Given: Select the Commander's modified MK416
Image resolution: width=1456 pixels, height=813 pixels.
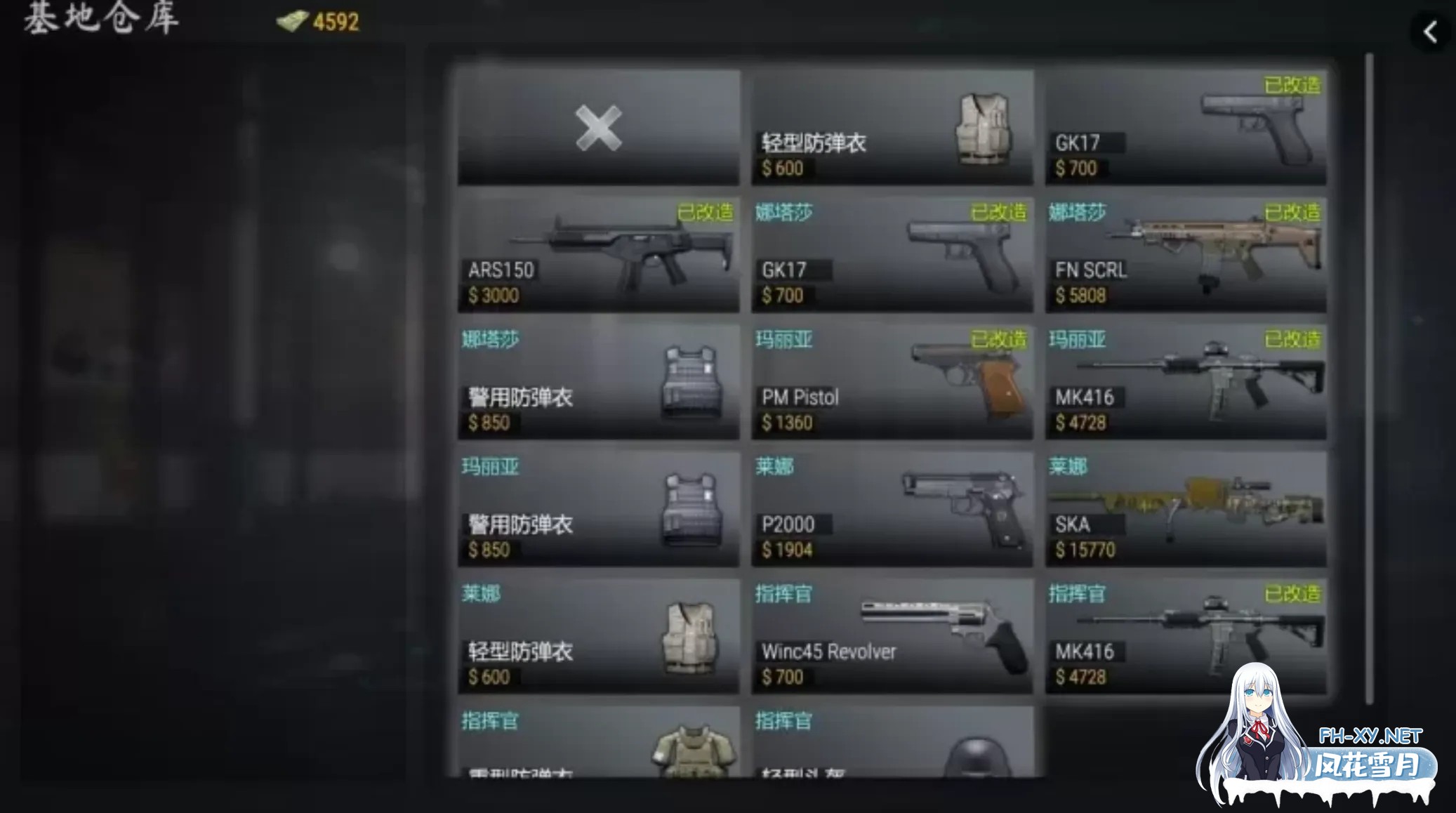Looking at the screenshot, I should [1185, 637].
